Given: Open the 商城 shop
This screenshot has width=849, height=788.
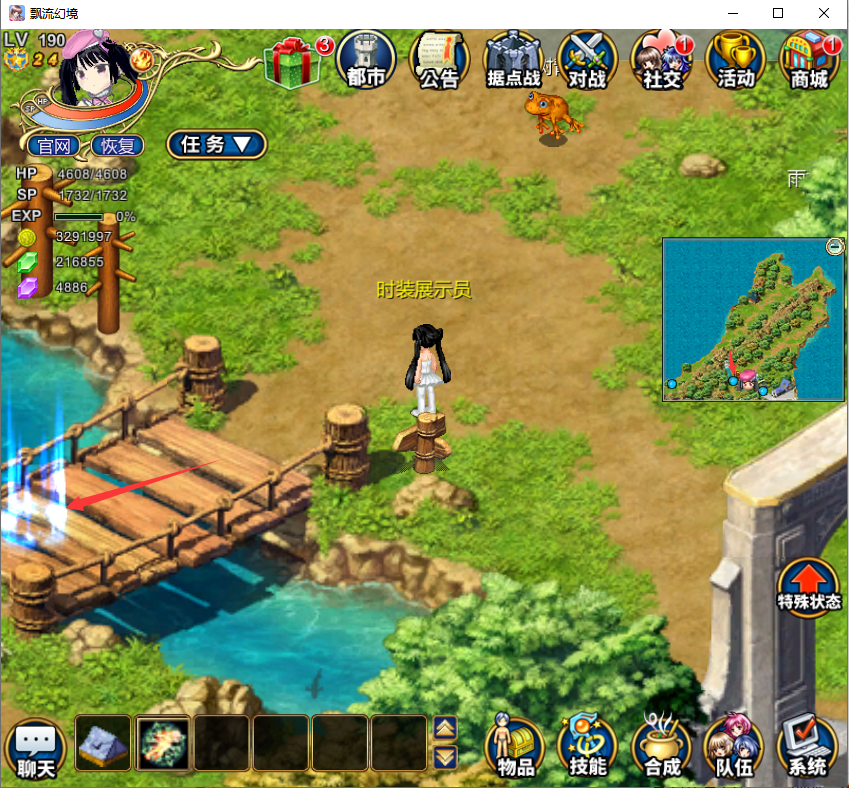Looking at the screenshot, I should (809, 59).
